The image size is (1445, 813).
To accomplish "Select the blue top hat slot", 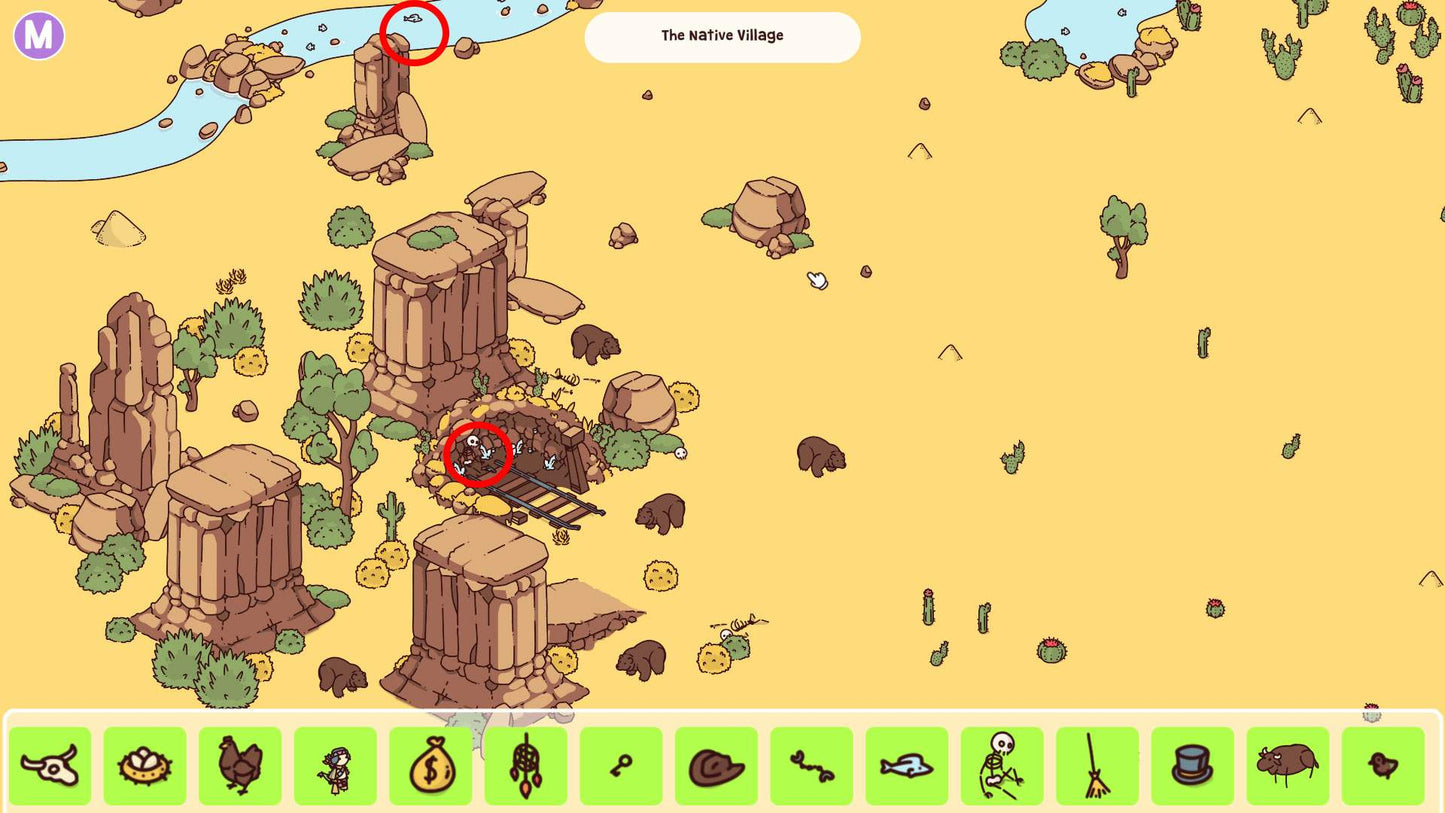I will pos(1192,766).
